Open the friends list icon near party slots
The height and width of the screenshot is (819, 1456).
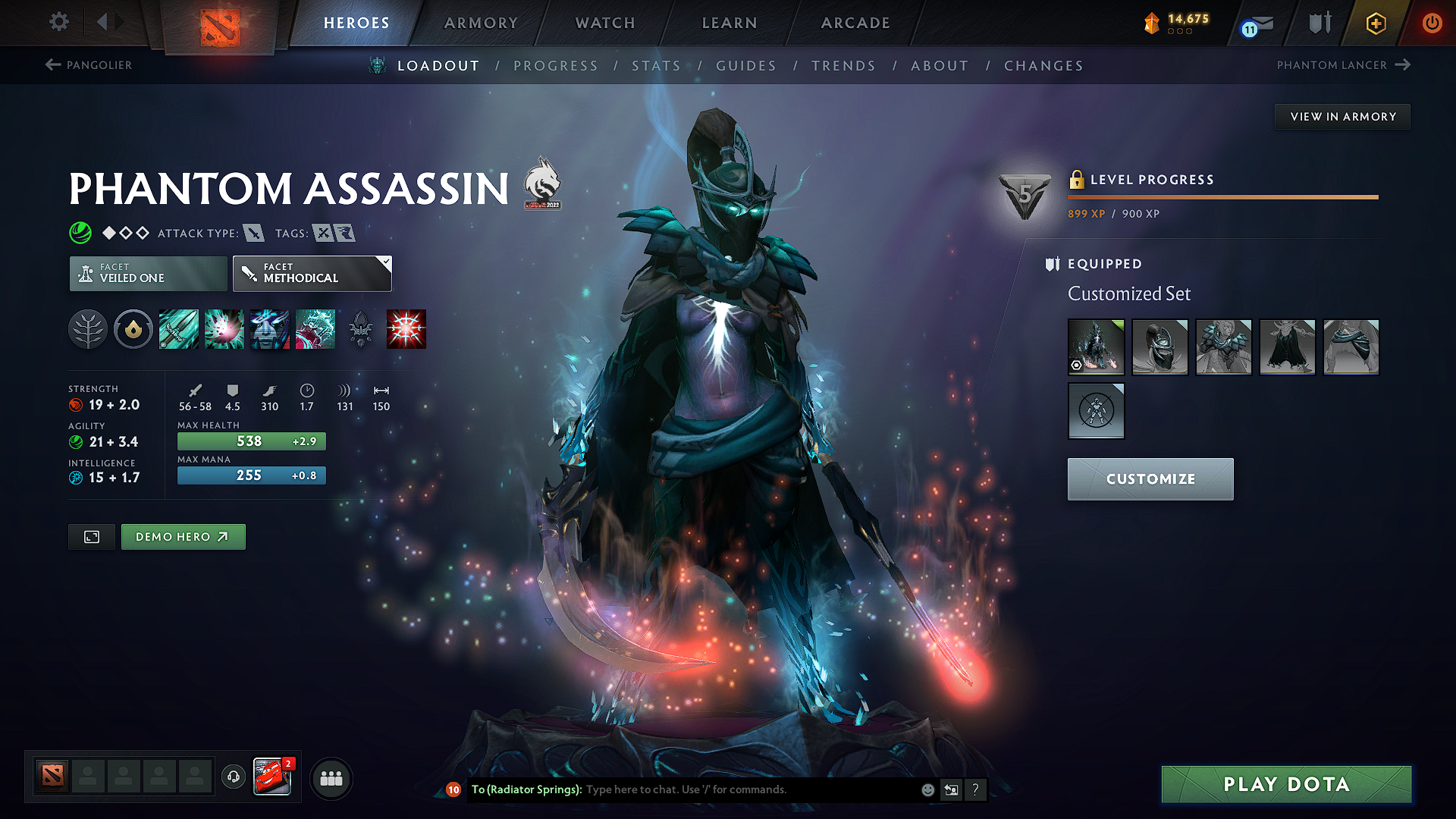(x=331, y=777)
